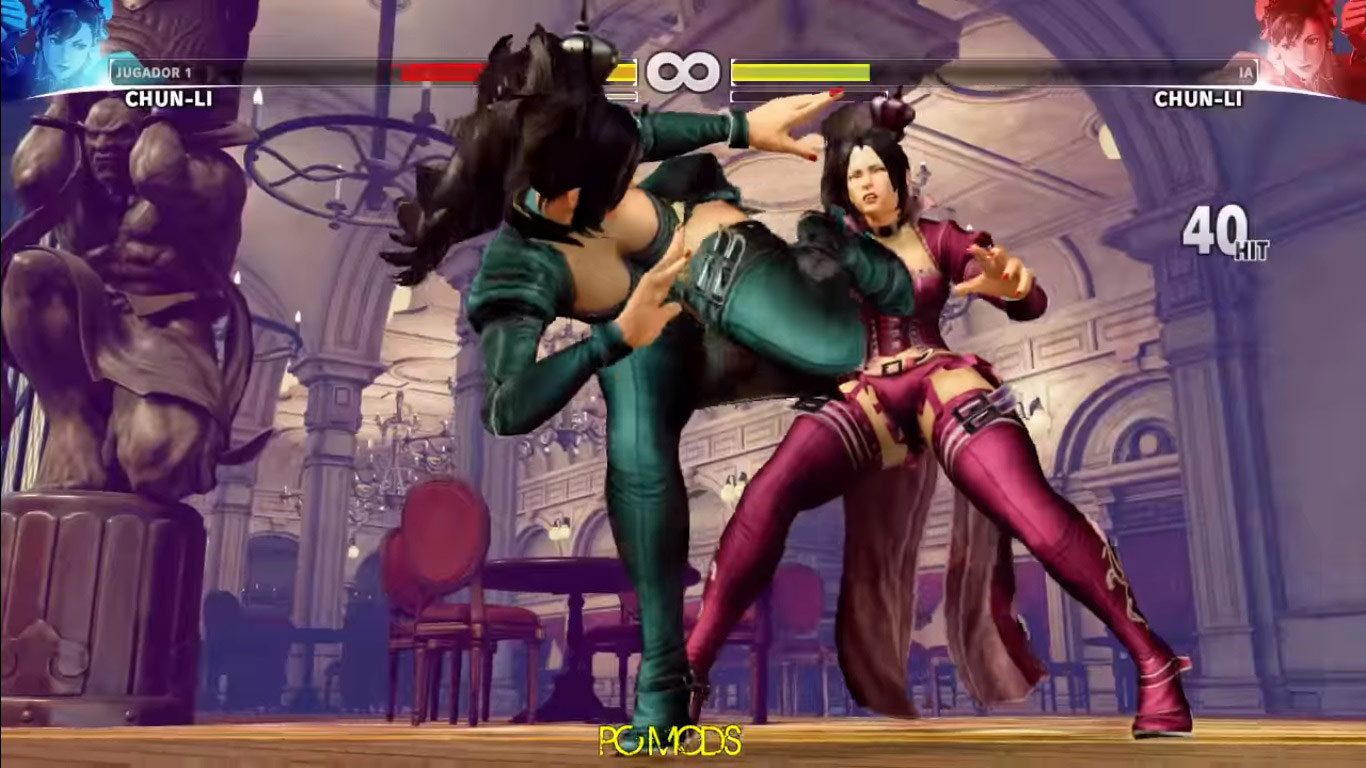Click the IA opponent's yellow health bar
The height and width of the screenshot is (768, 1366).
(800, 70)
